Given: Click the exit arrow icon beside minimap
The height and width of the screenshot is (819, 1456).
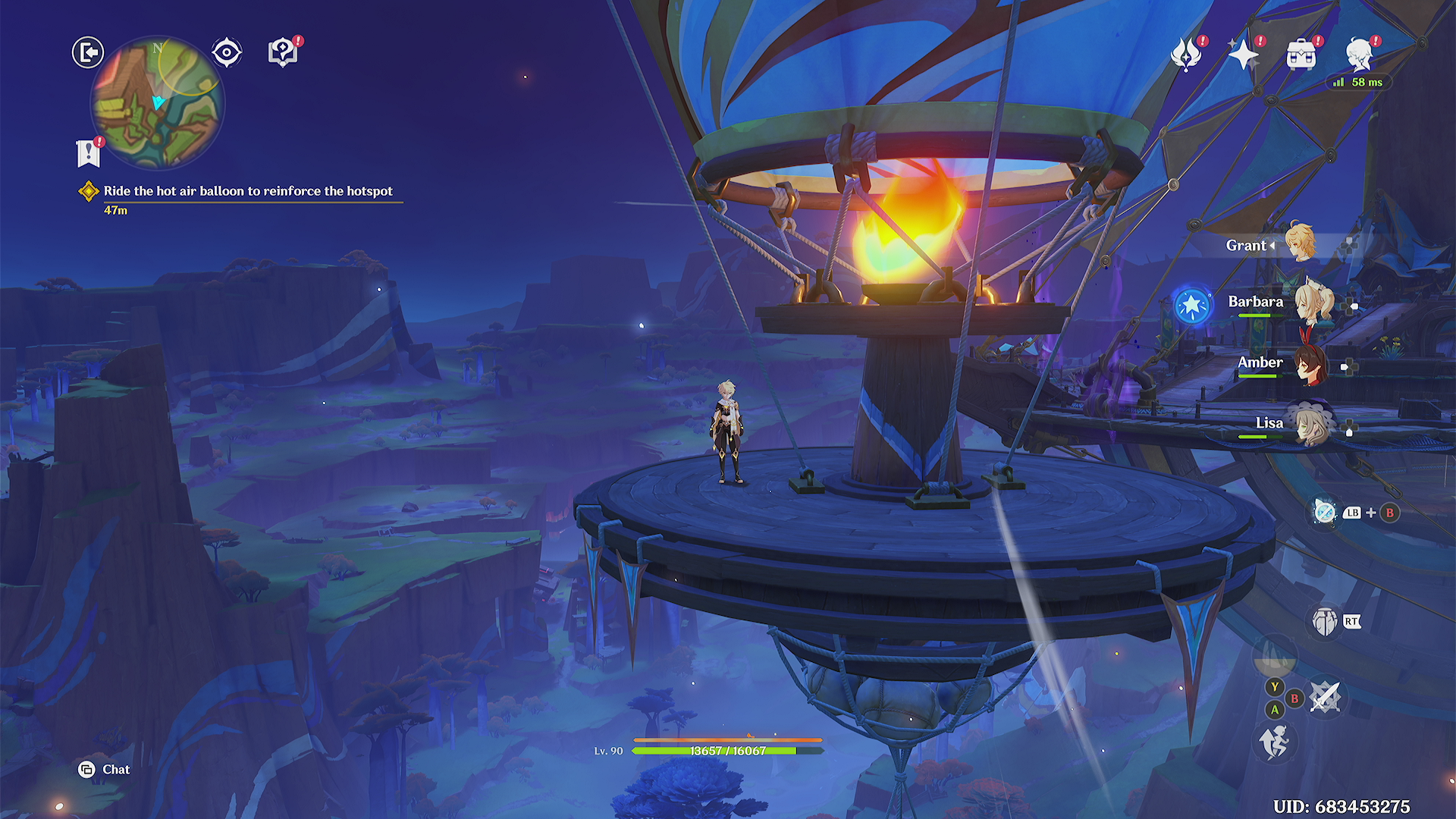Looking at the screenshot, I should tap(88, 52).
